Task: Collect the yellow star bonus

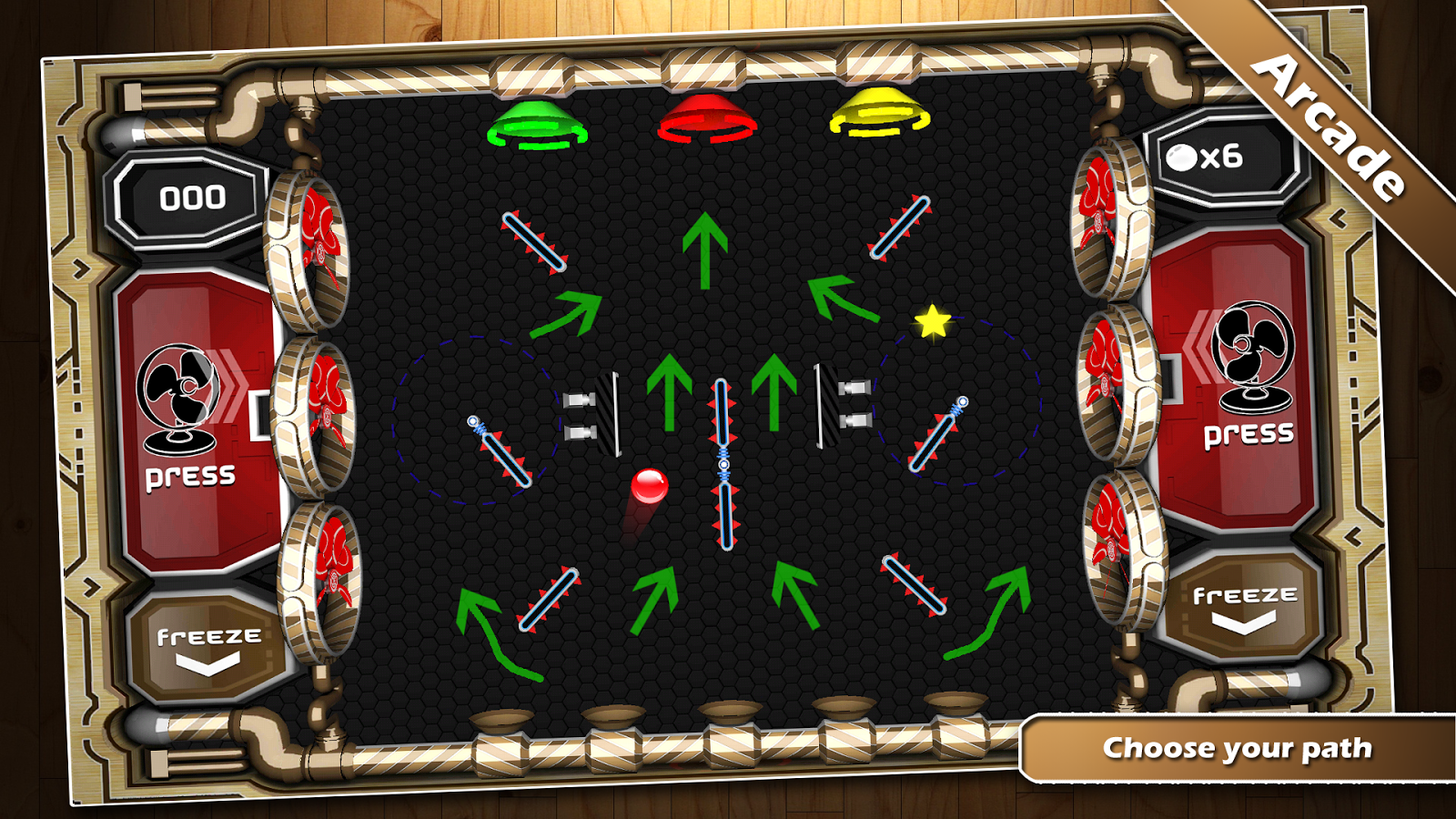Action: tap(931, 322)
